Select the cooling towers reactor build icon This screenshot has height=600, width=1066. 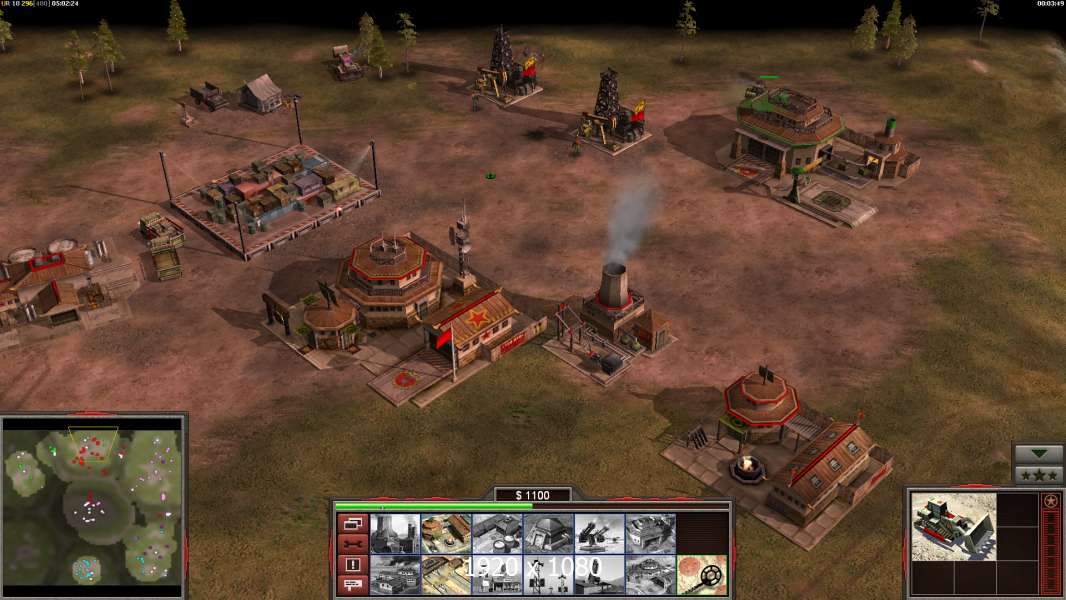pos(394,533)
